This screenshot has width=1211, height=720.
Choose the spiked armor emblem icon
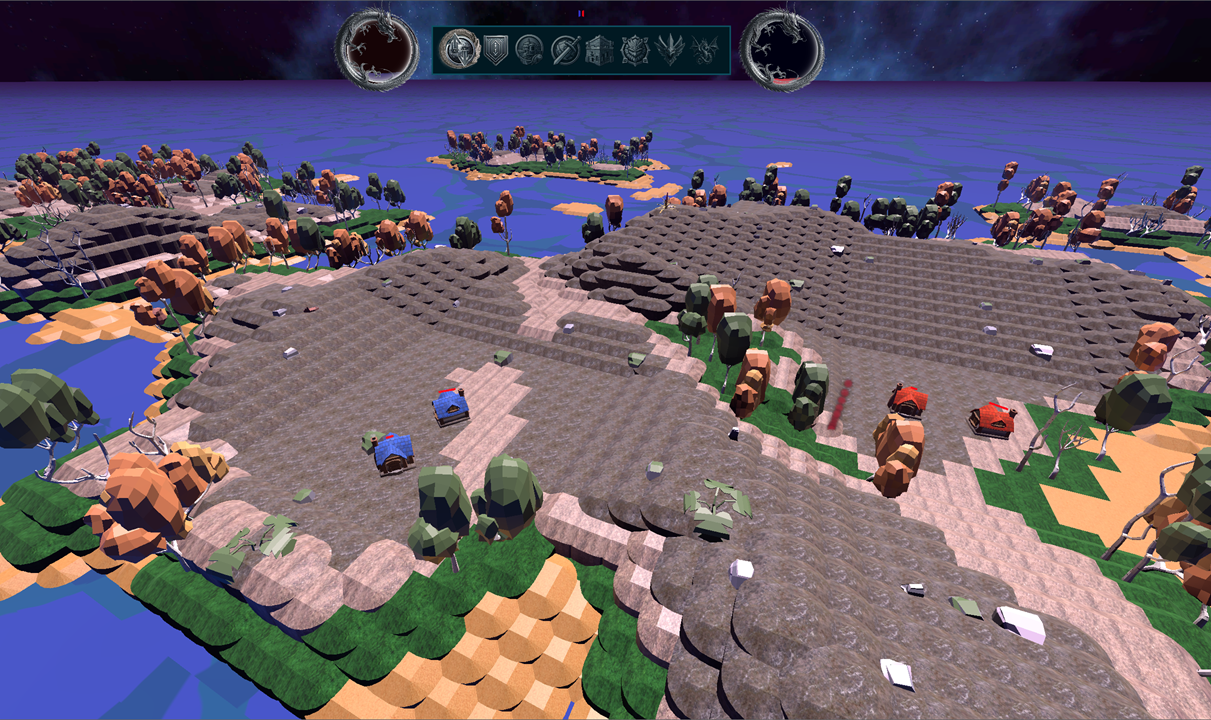tap(634, 49)
